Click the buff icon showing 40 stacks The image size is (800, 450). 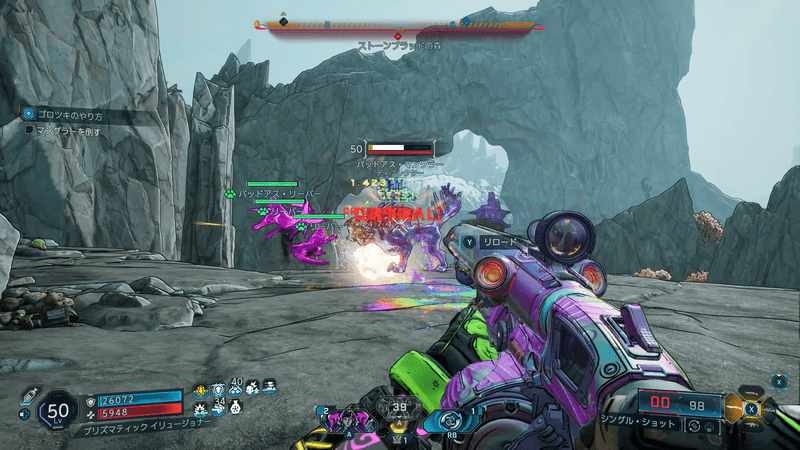point(237,389)
